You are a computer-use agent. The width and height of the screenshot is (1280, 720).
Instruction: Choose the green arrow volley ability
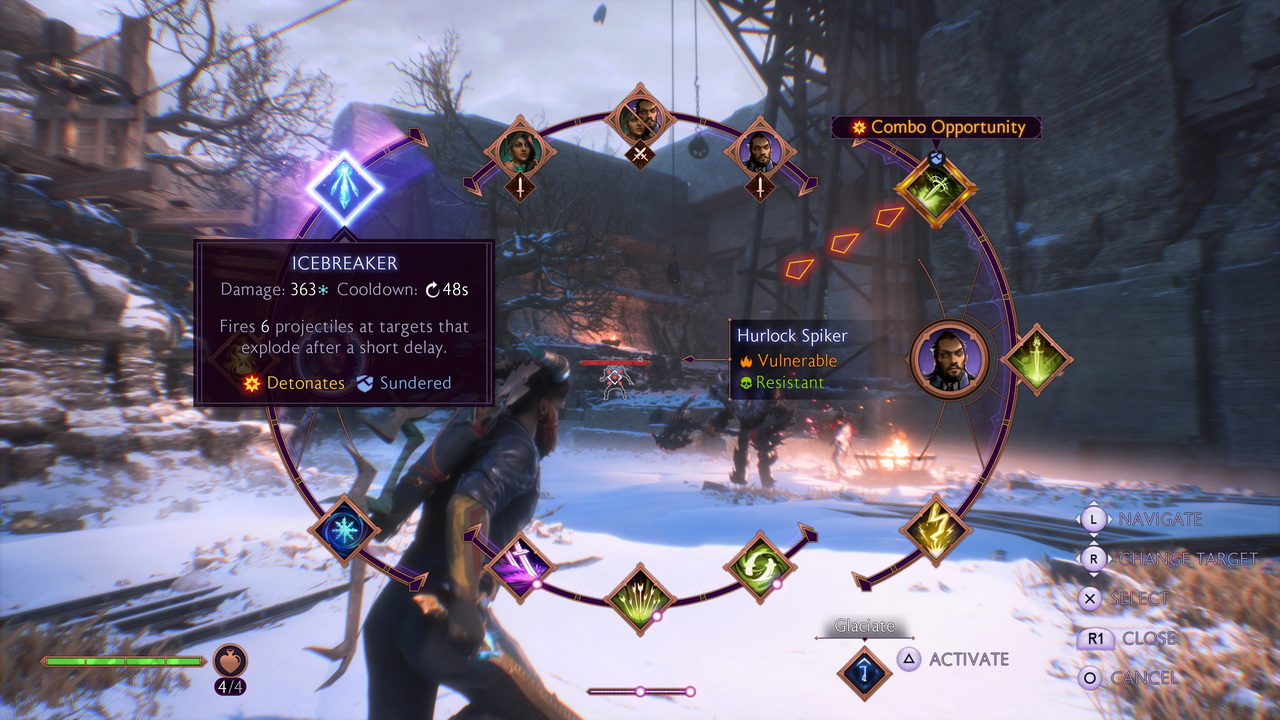640,598
